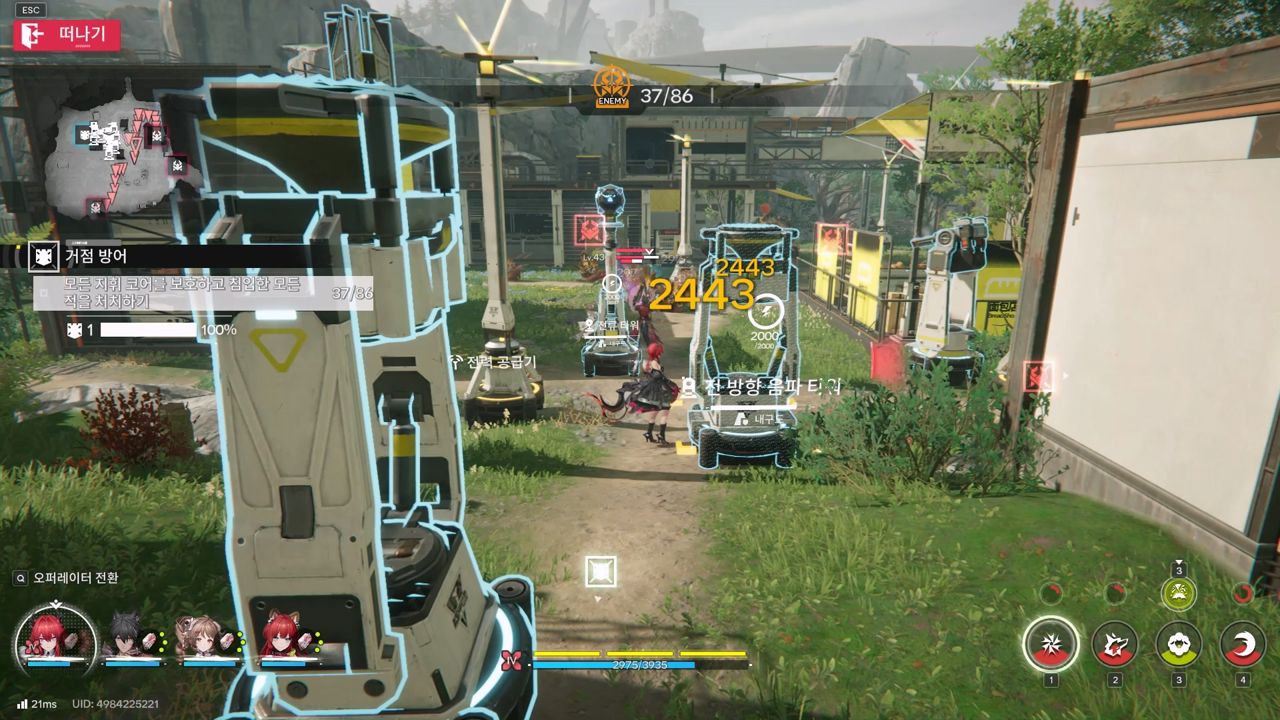
Task: Activate the white starburst skill icon
Action: (1050, 643)
